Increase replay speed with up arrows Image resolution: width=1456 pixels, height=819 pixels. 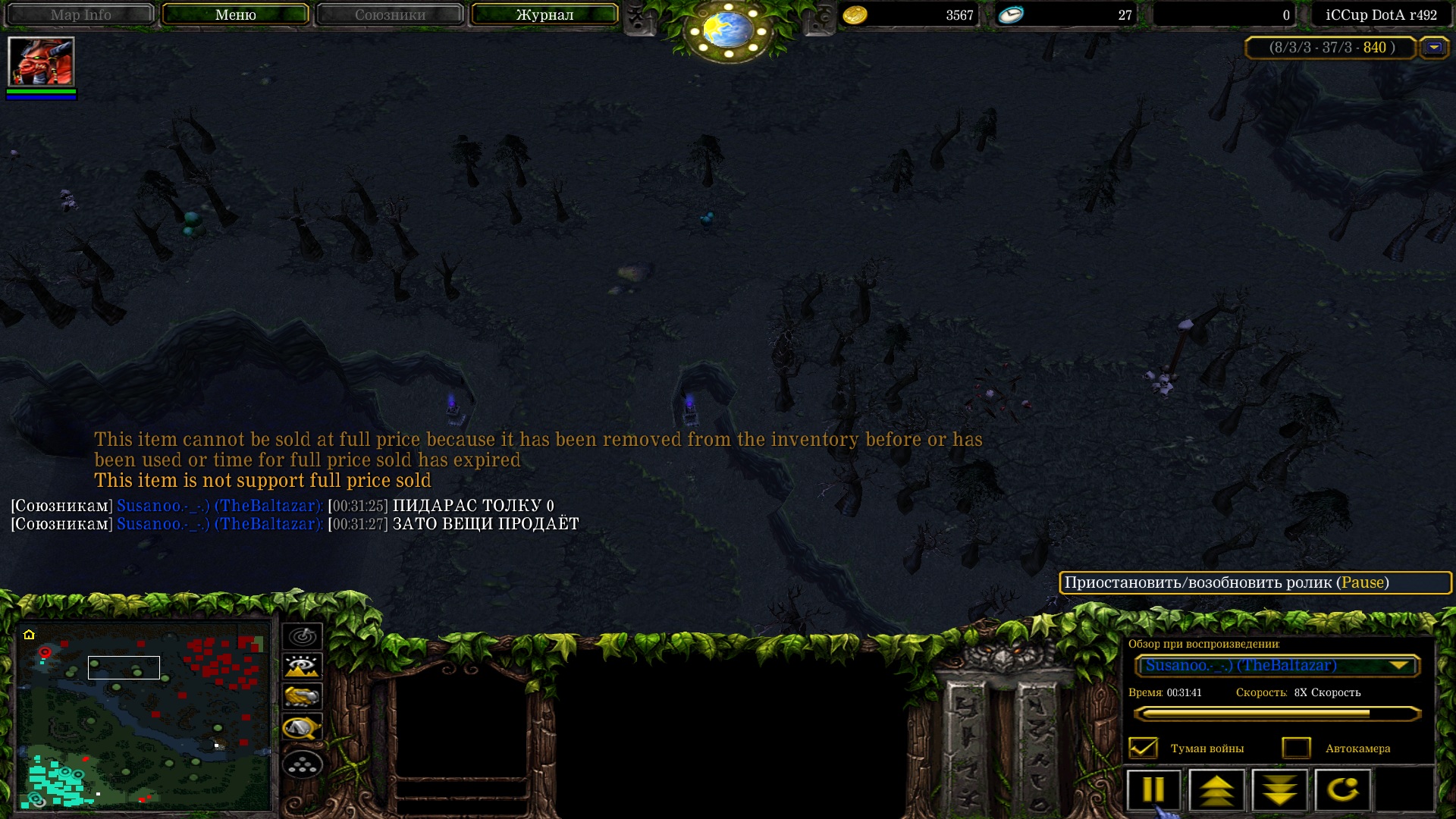(1216, 789)
